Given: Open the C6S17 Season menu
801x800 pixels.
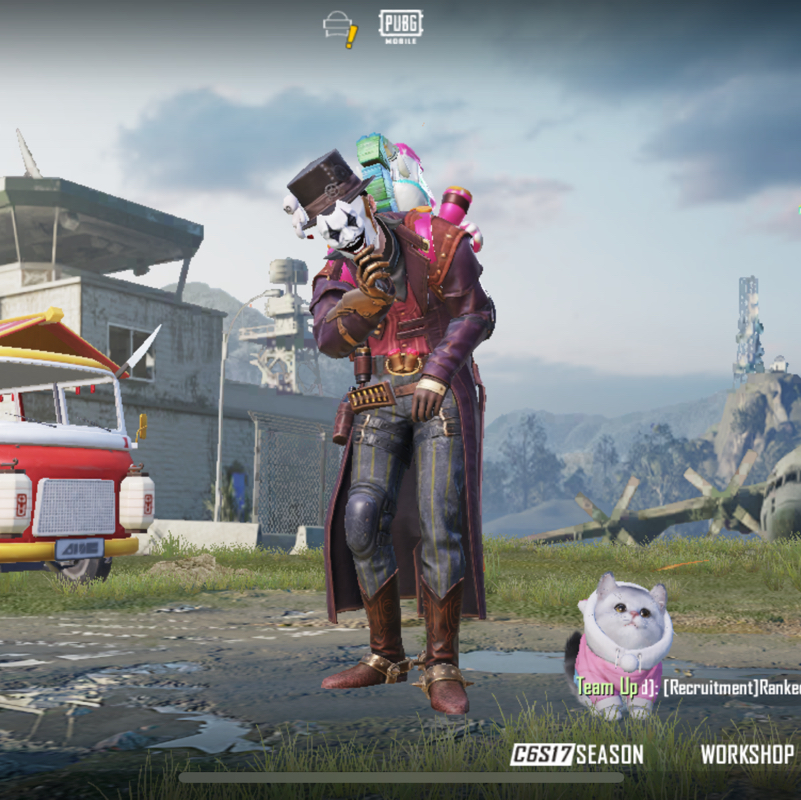Looking at the screenshot, I should click(576, 755).
